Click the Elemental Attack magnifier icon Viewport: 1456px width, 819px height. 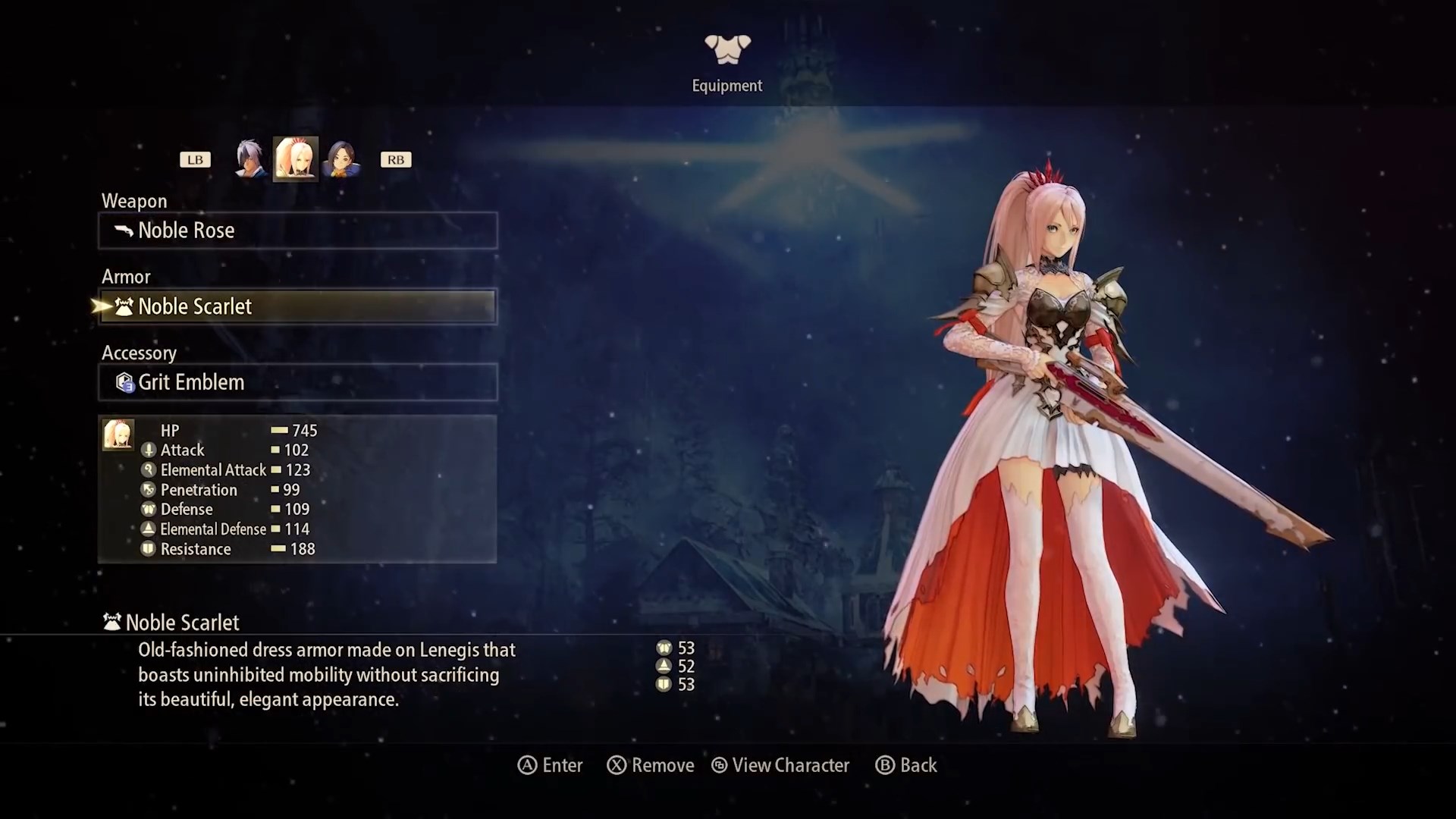(148, 469)
